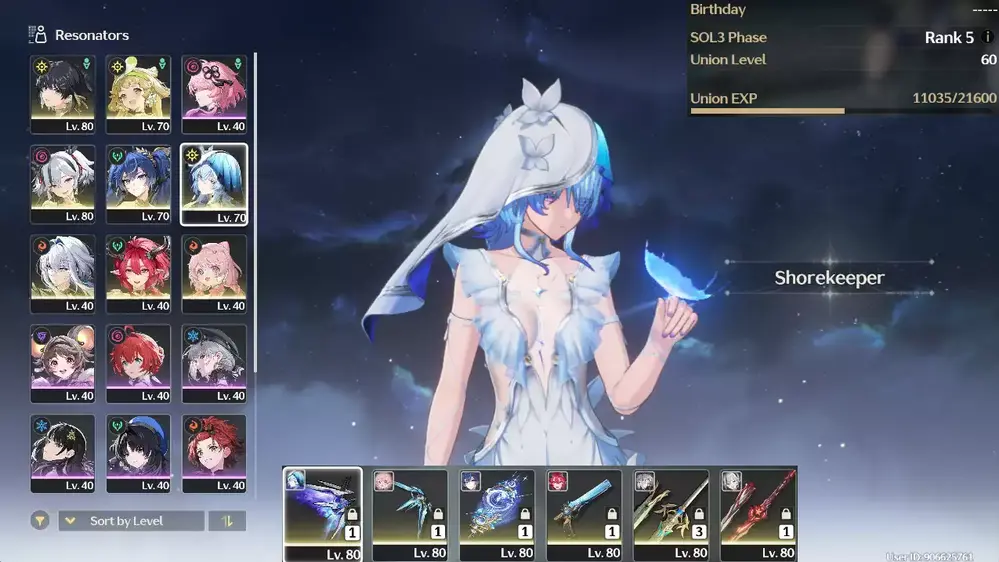Pick the green-gold sword with rank 3
Image resolution: width=999 pixels, height=562 pixels.
point(671,514)
